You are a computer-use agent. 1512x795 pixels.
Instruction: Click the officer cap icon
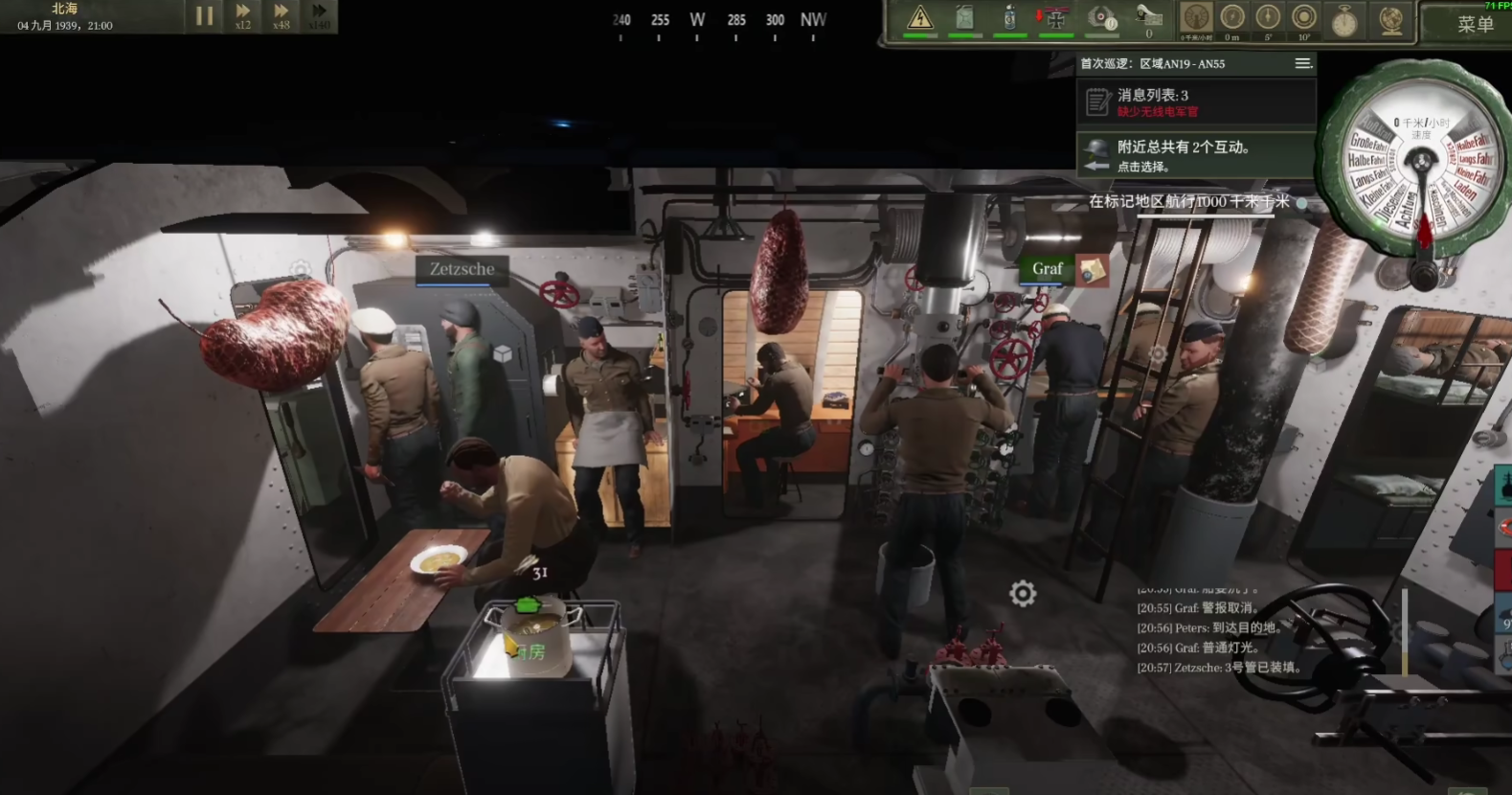point(1147,16)
